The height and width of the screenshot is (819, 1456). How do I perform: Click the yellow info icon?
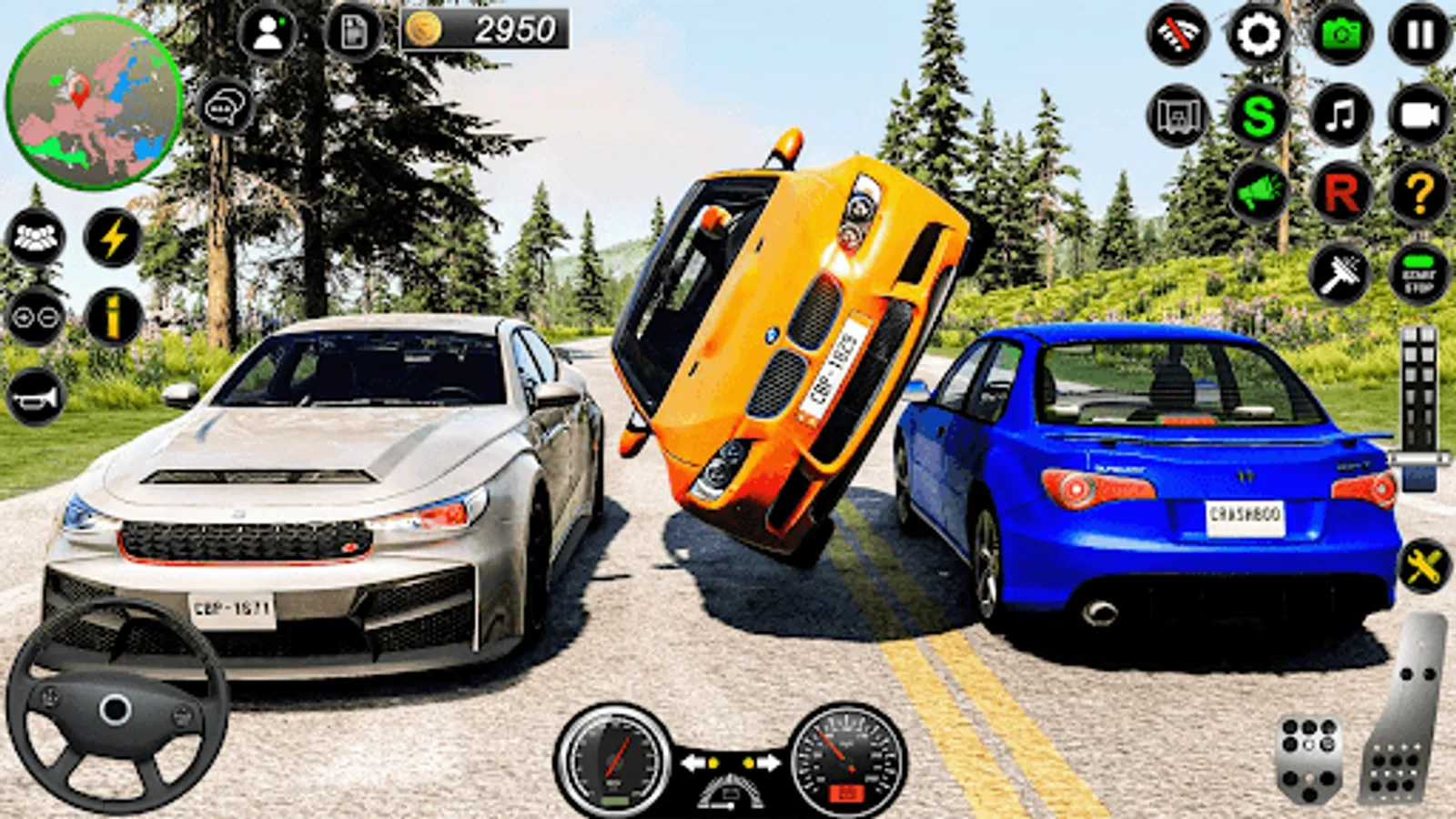[x=114, y=317]
